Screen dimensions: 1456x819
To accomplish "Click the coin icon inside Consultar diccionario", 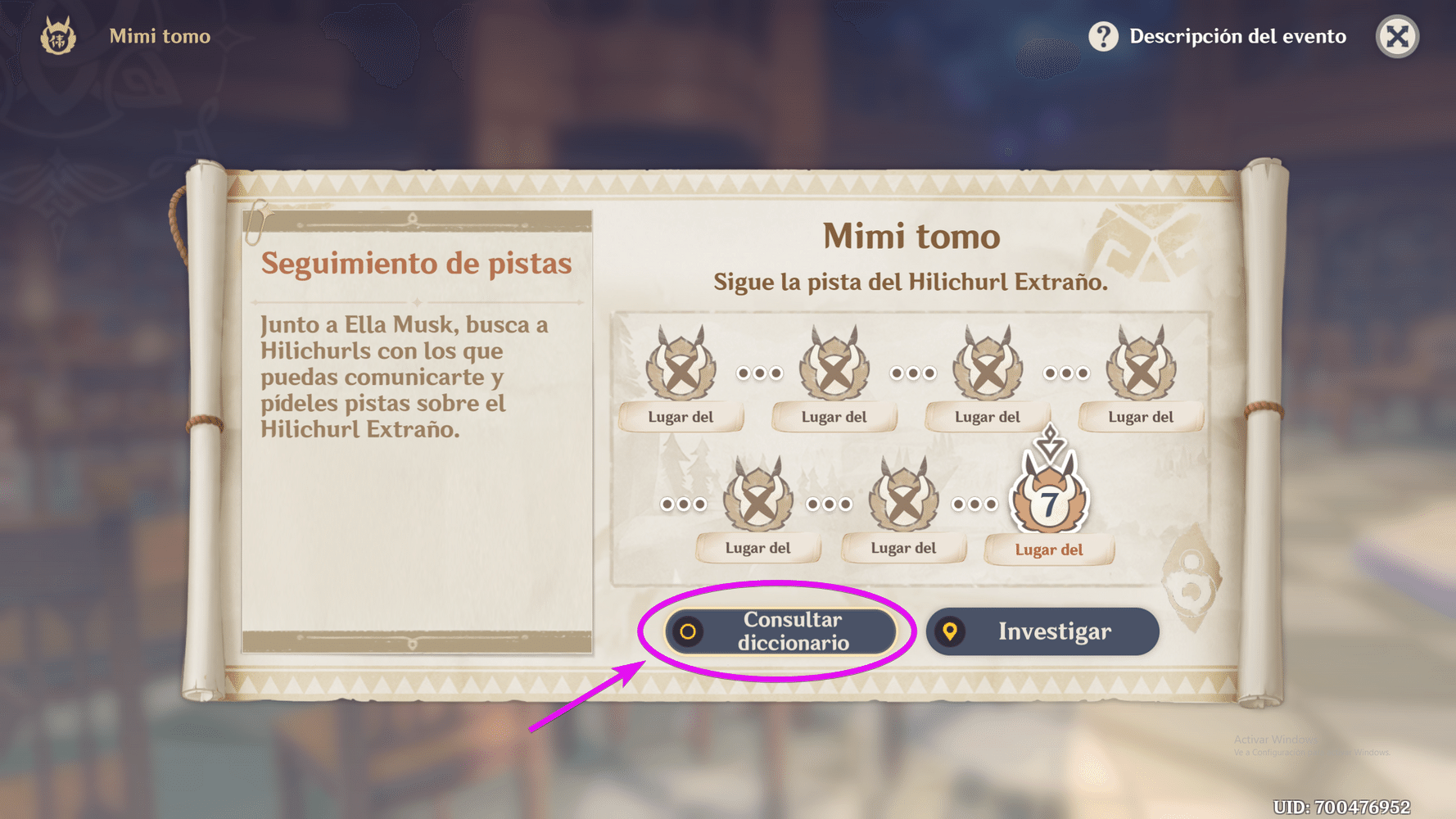I will [686, 631].
